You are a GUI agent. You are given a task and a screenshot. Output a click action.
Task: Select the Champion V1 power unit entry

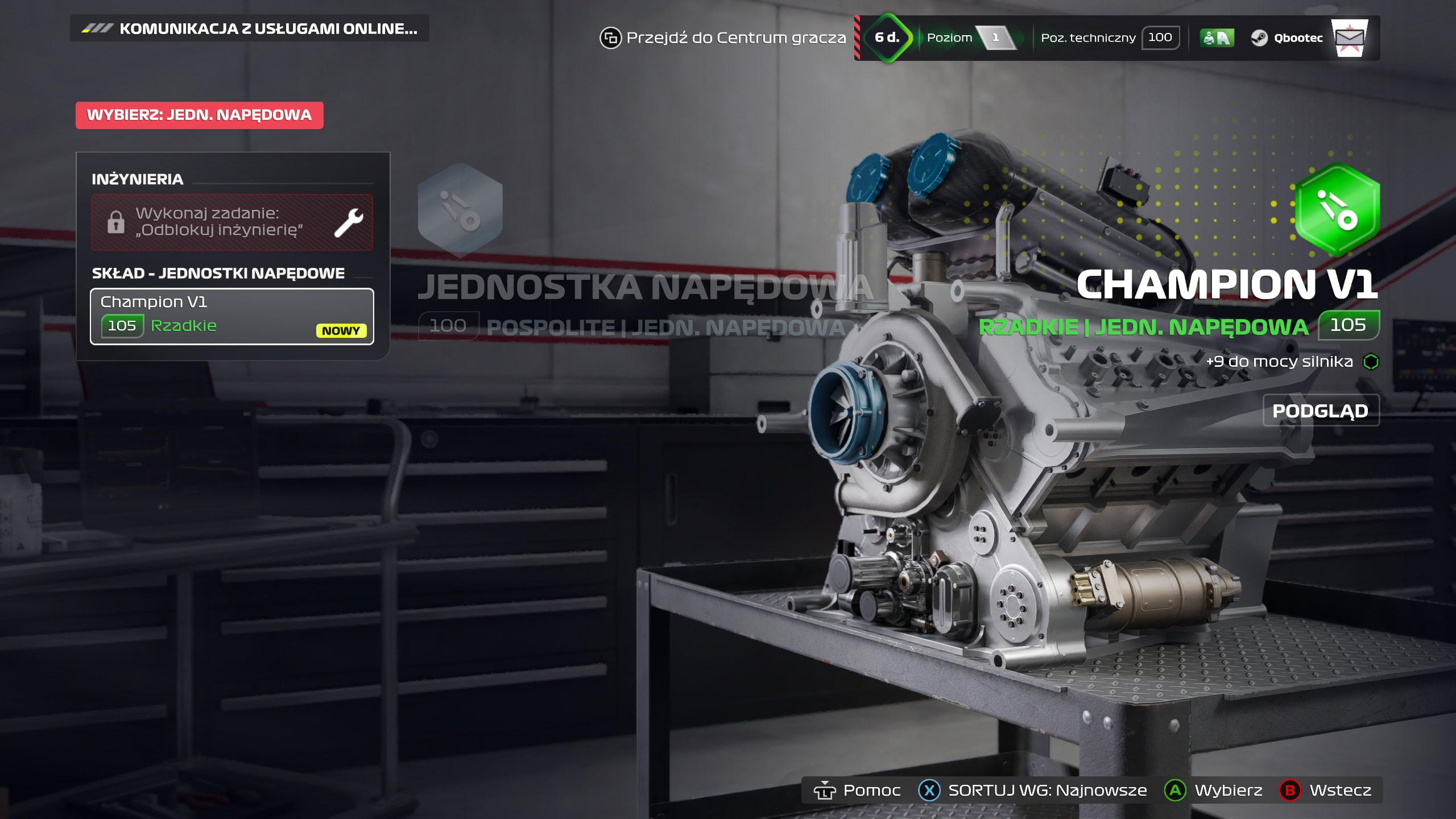pos(231,316)
